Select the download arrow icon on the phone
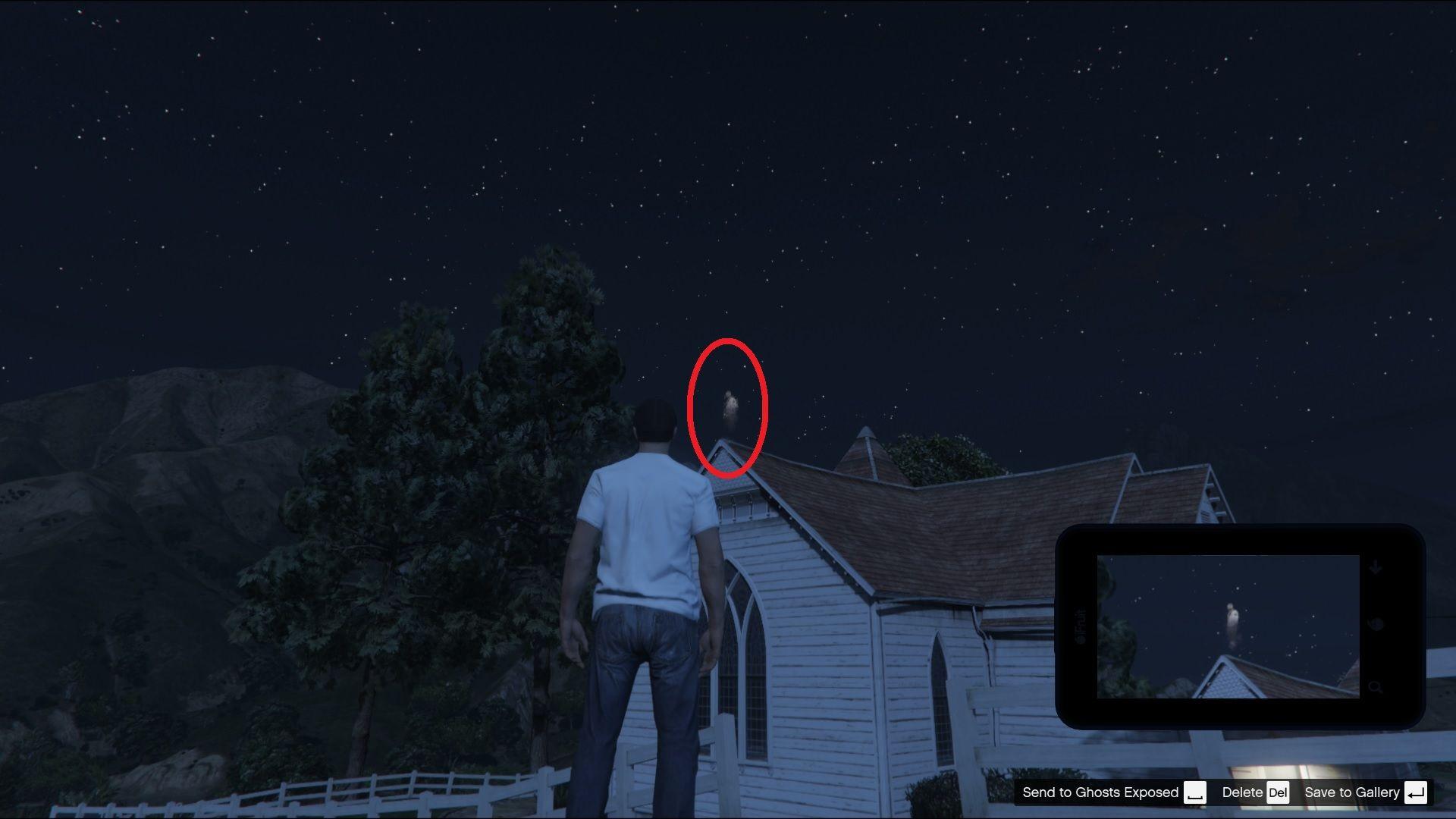The height and width of the screenshot is (819, 1456). [x=1374, y=566]
